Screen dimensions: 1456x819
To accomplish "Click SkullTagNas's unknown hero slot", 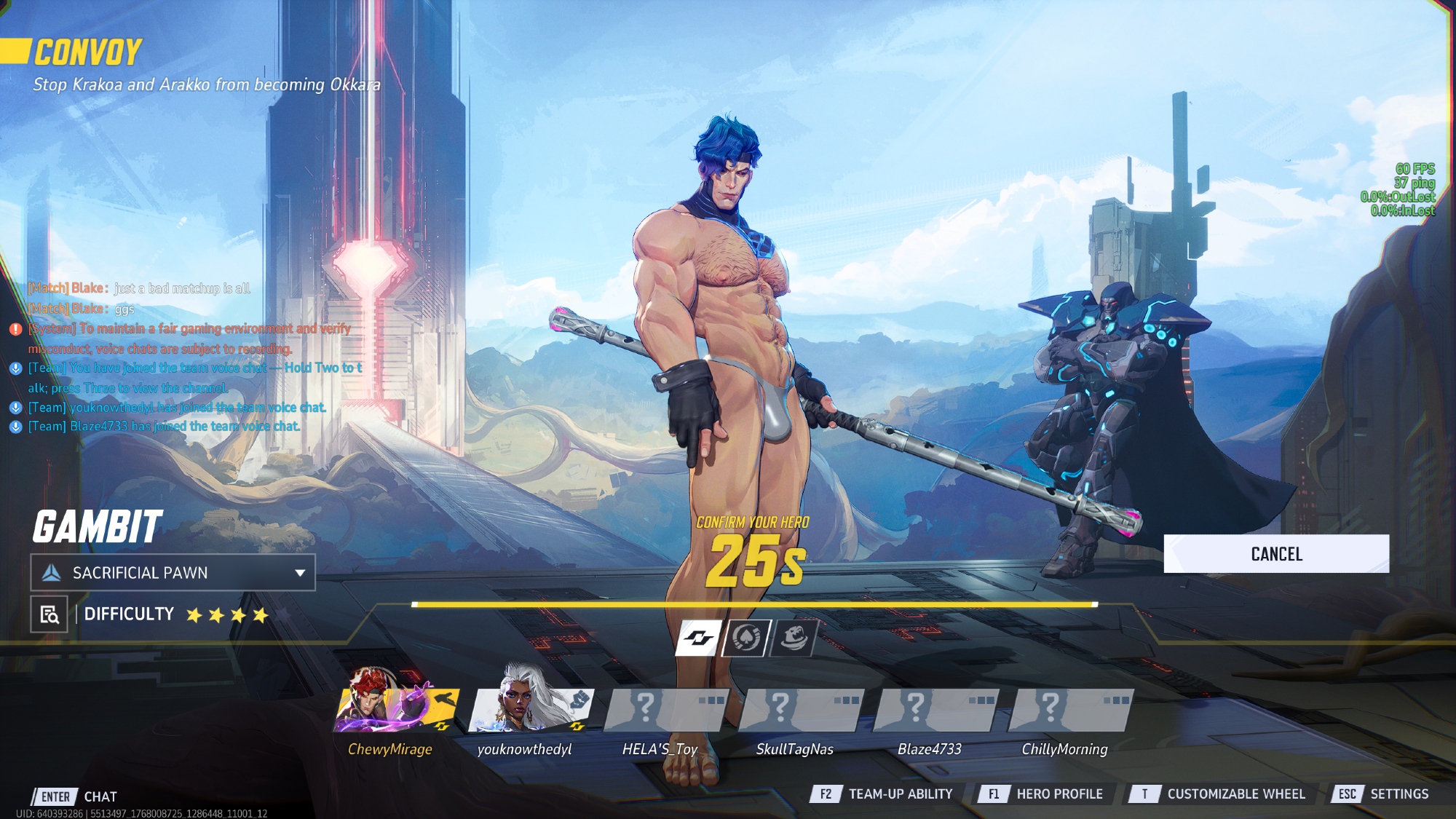I will tap(801, 710).
